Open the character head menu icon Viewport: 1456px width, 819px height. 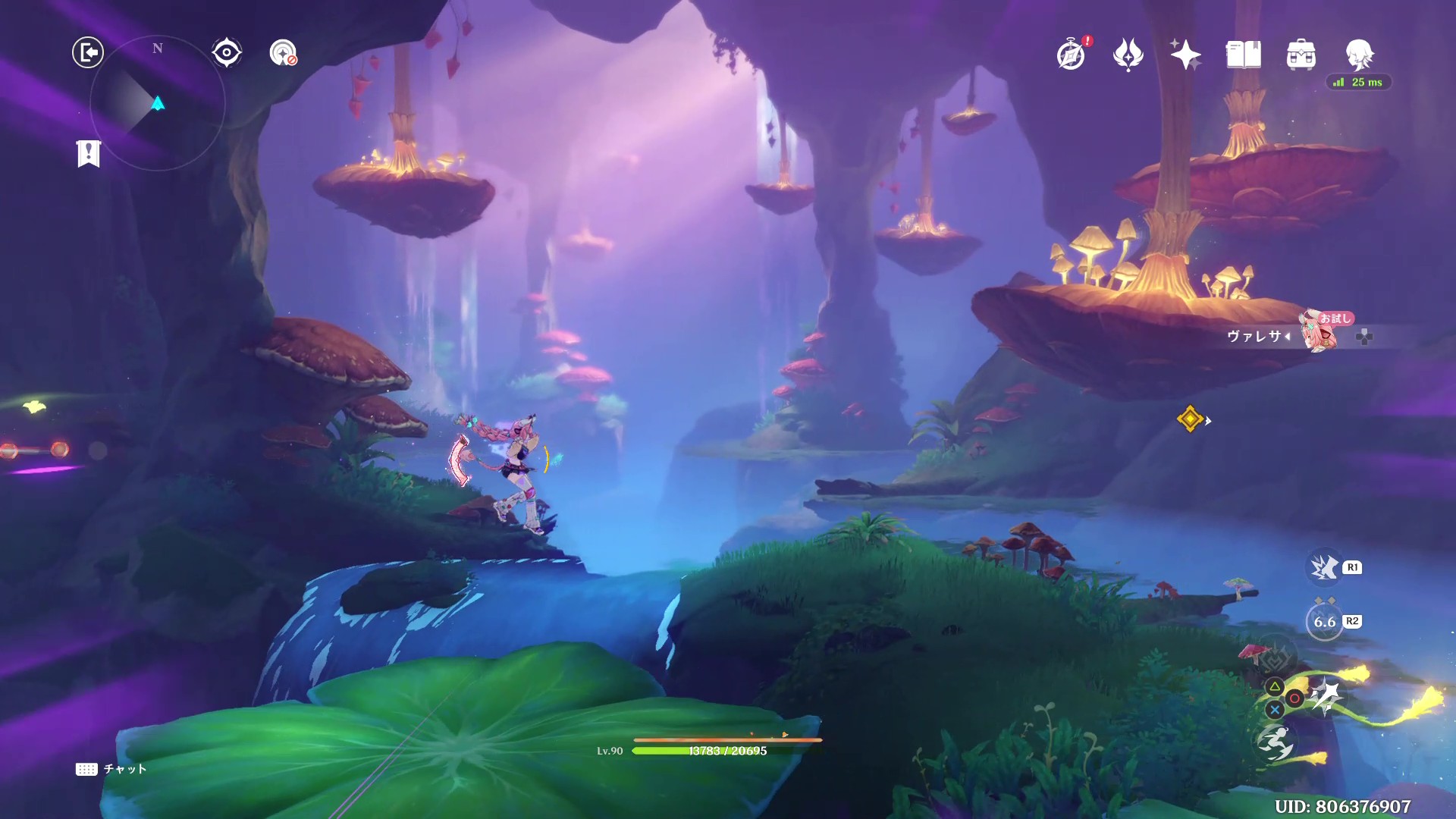1359,55
